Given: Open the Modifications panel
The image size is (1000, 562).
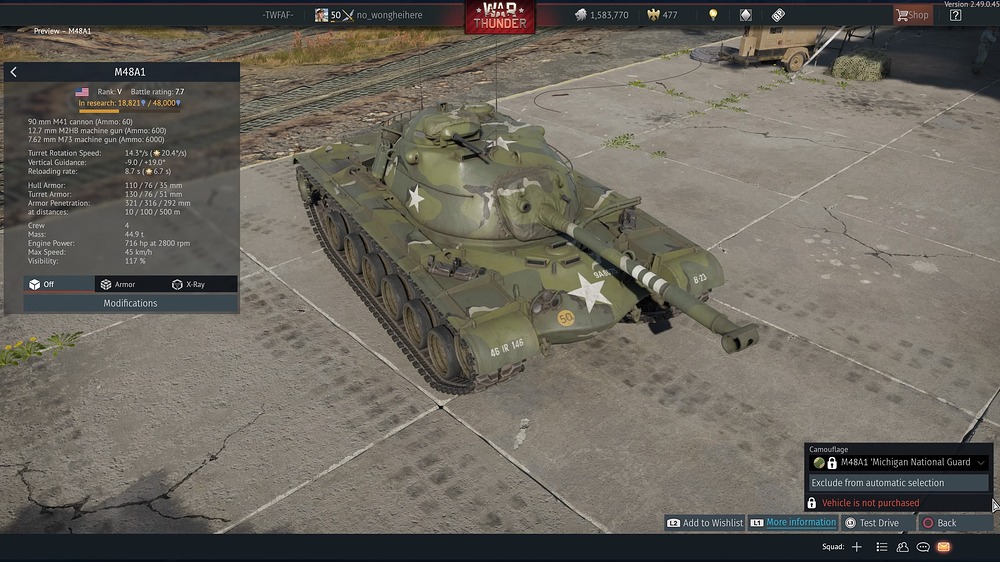Looking at the screenshot, I should tap(130, 303).
